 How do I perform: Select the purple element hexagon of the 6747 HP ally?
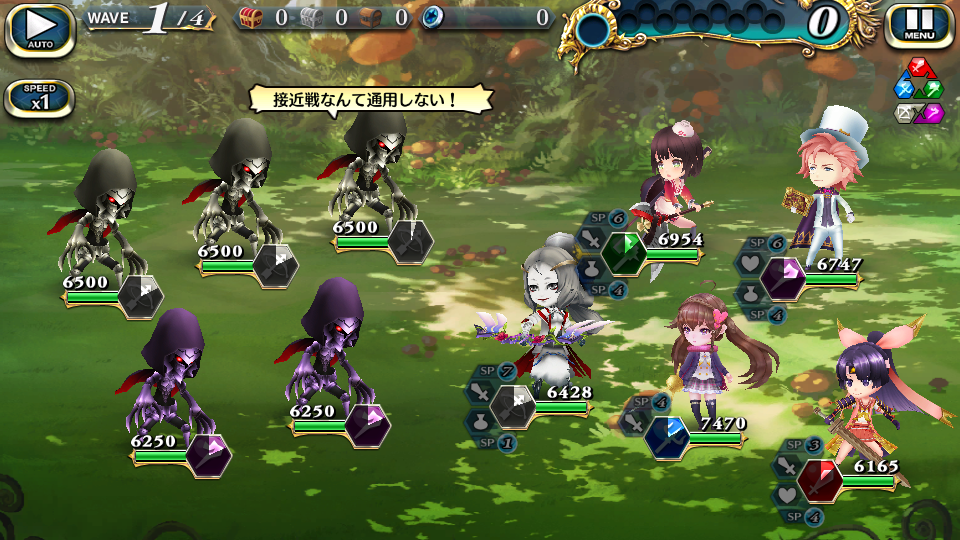[x=782, y=277]
